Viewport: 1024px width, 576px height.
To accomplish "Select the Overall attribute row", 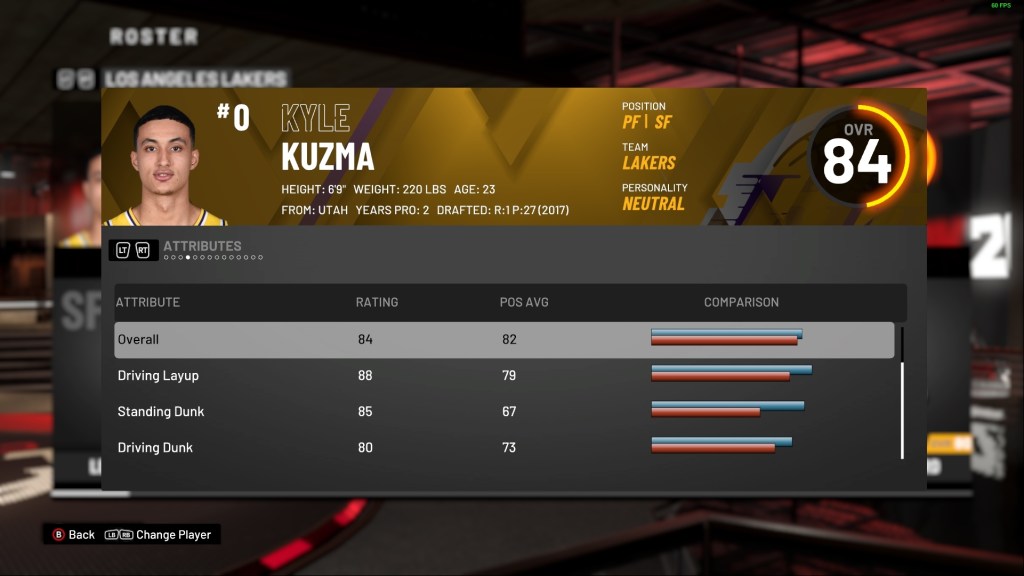I will tap(503, 340).
